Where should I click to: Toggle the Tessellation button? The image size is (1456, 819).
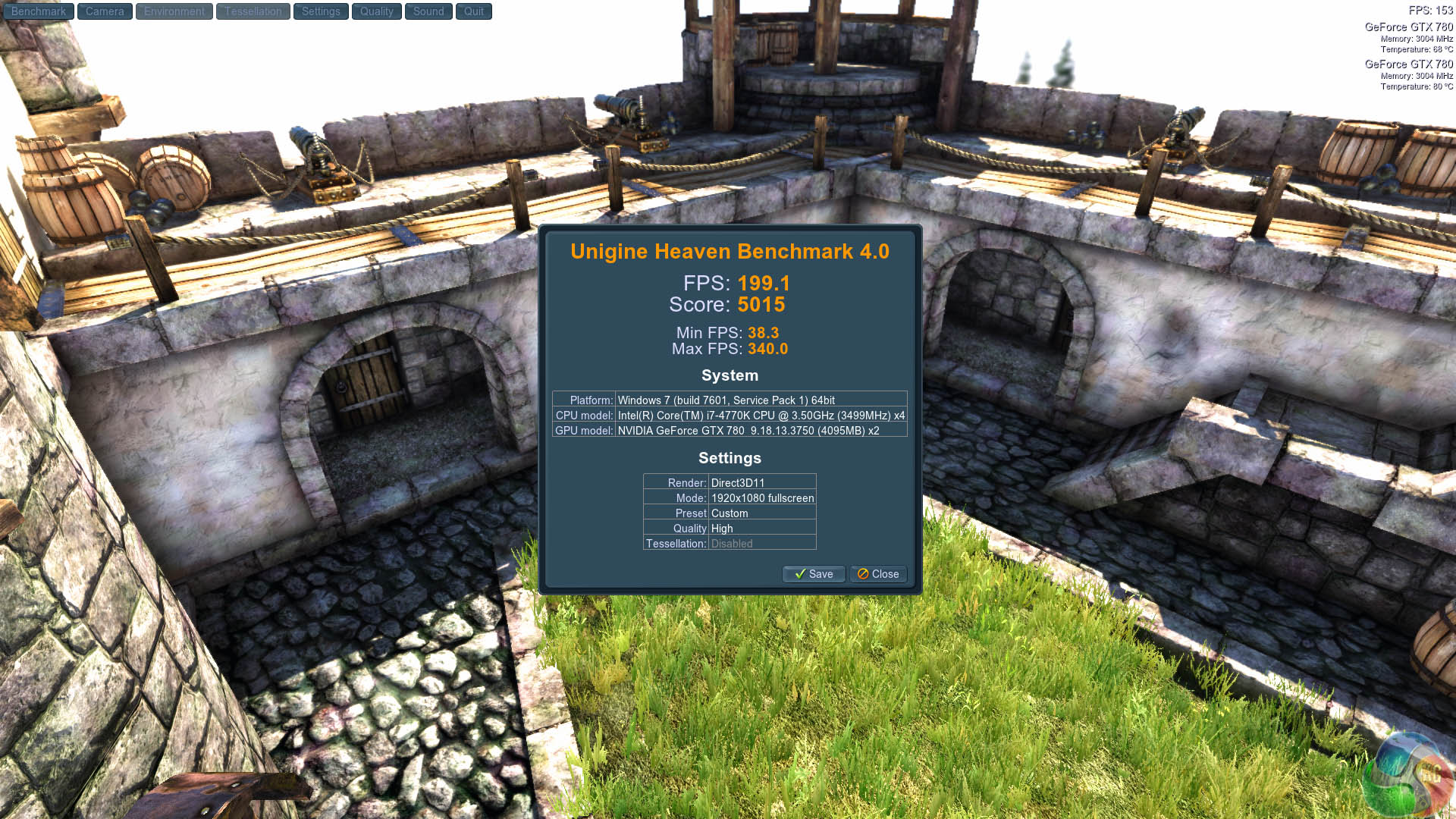point(253,11)
